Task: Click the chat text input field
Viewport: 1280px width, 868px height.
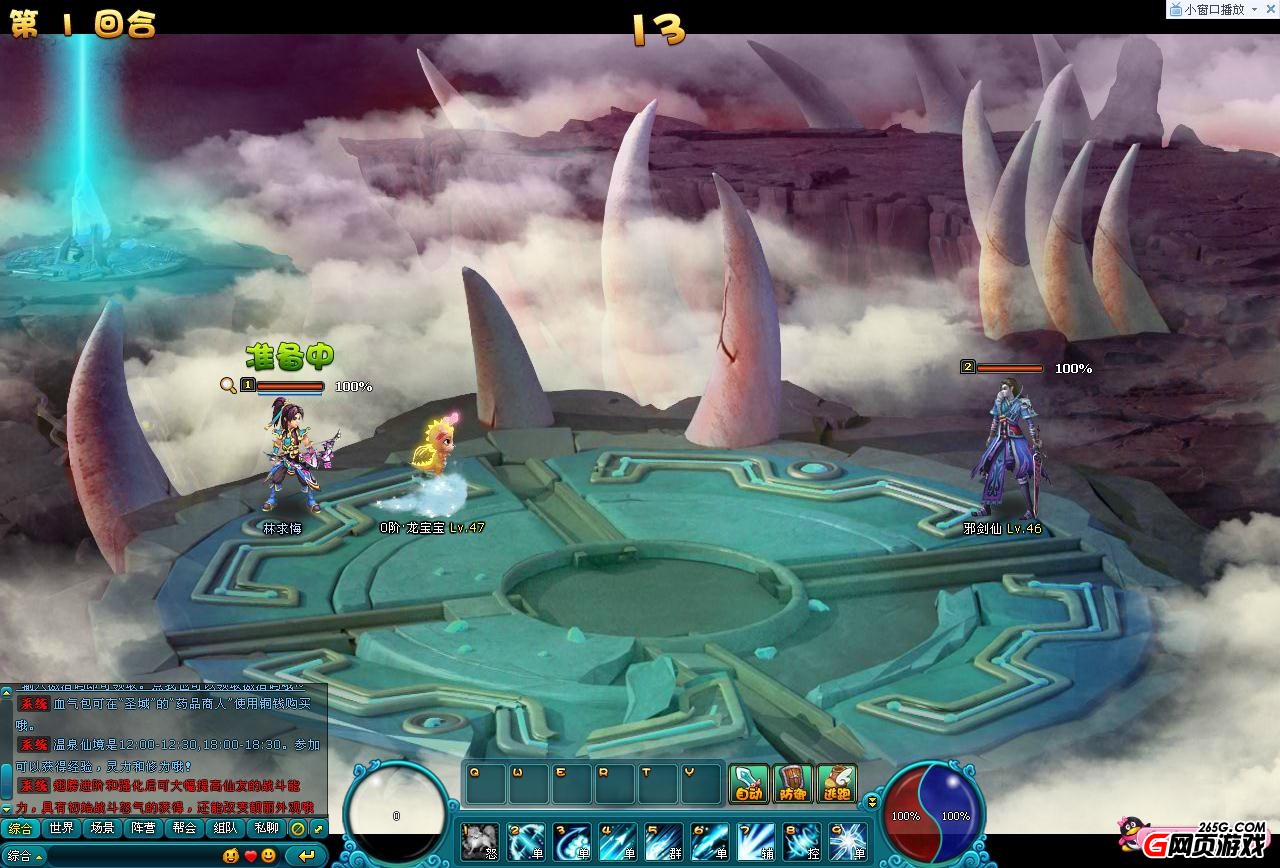Action: pos(128,856)
